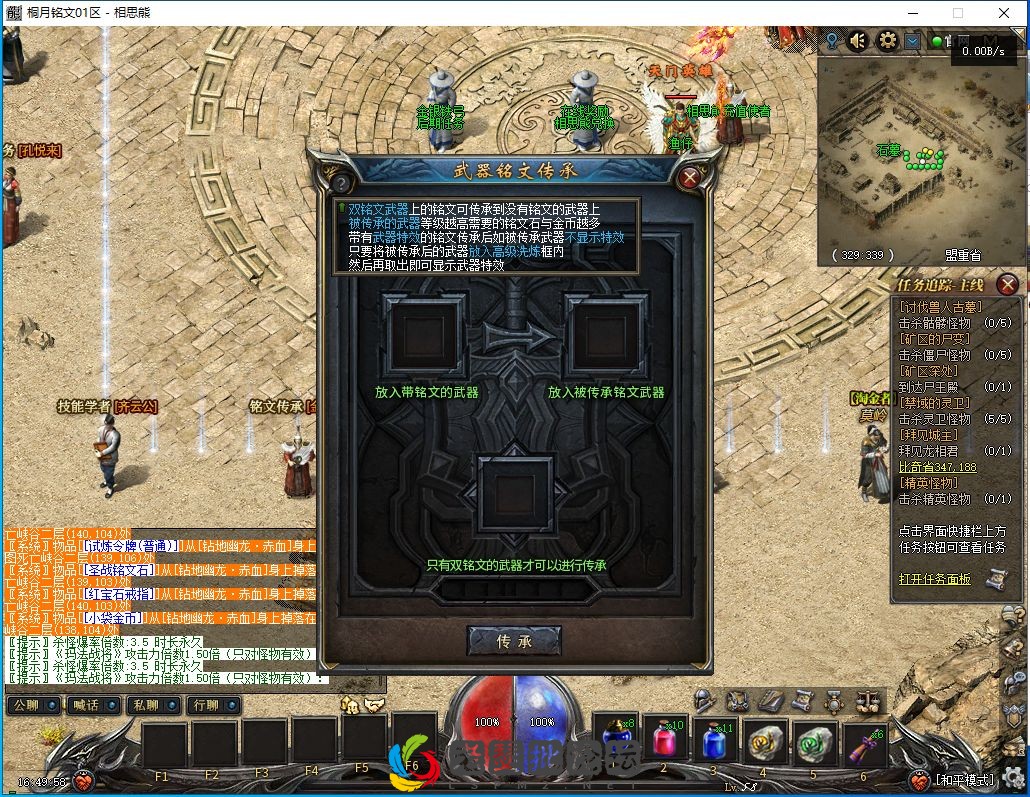Open the character equipment helmet icon

[705, 701]
